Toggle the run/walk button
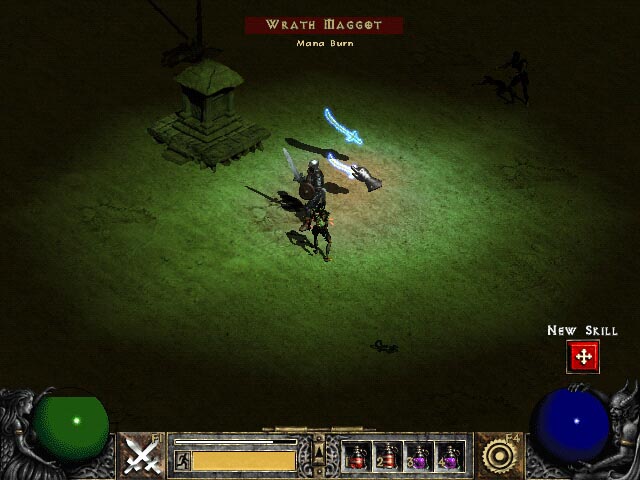This screenshot has height=480, width=640. coord(182,460)
